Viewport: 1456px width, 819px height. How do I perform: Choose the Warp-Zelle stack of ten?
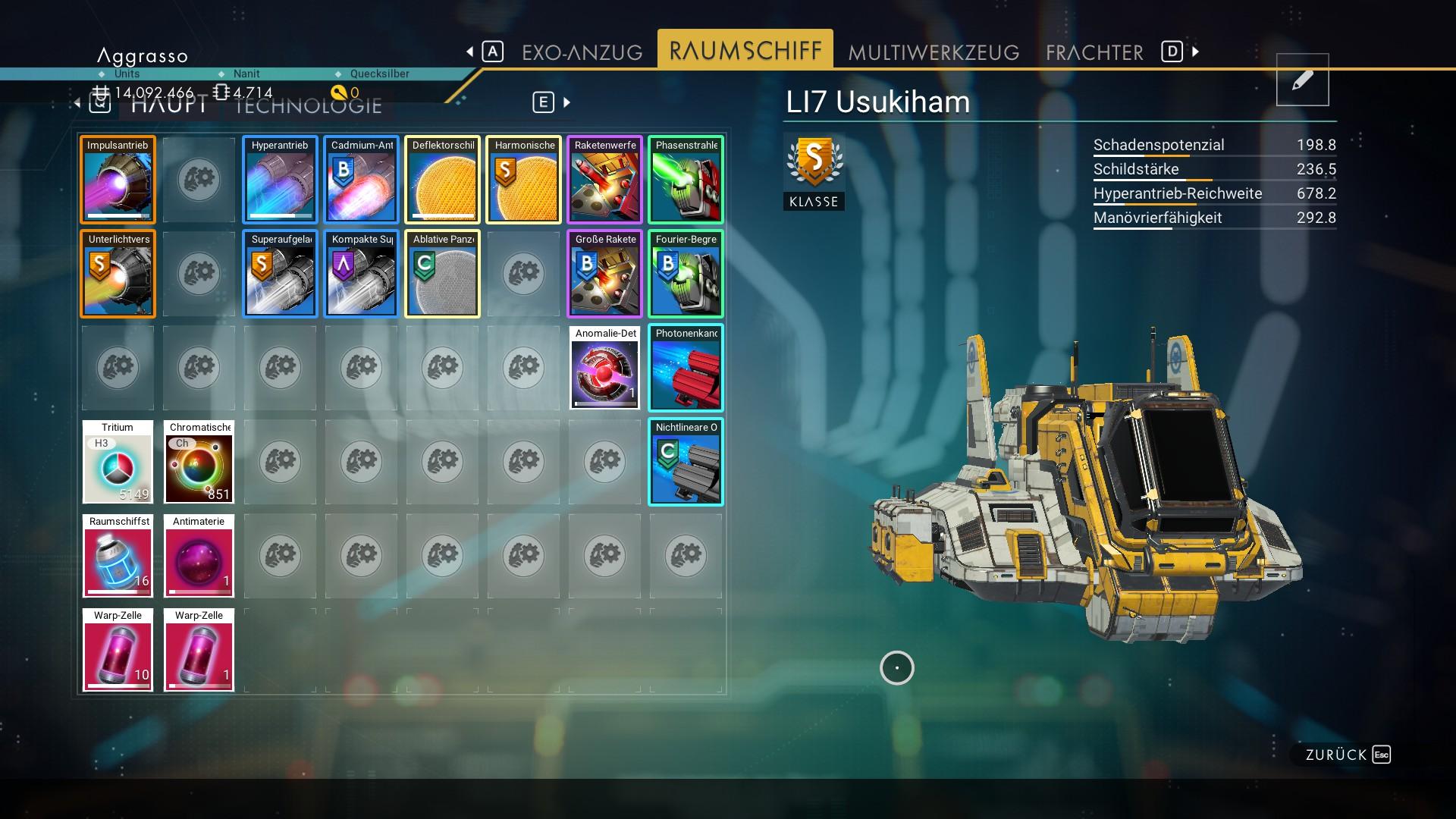coord(118,650)
